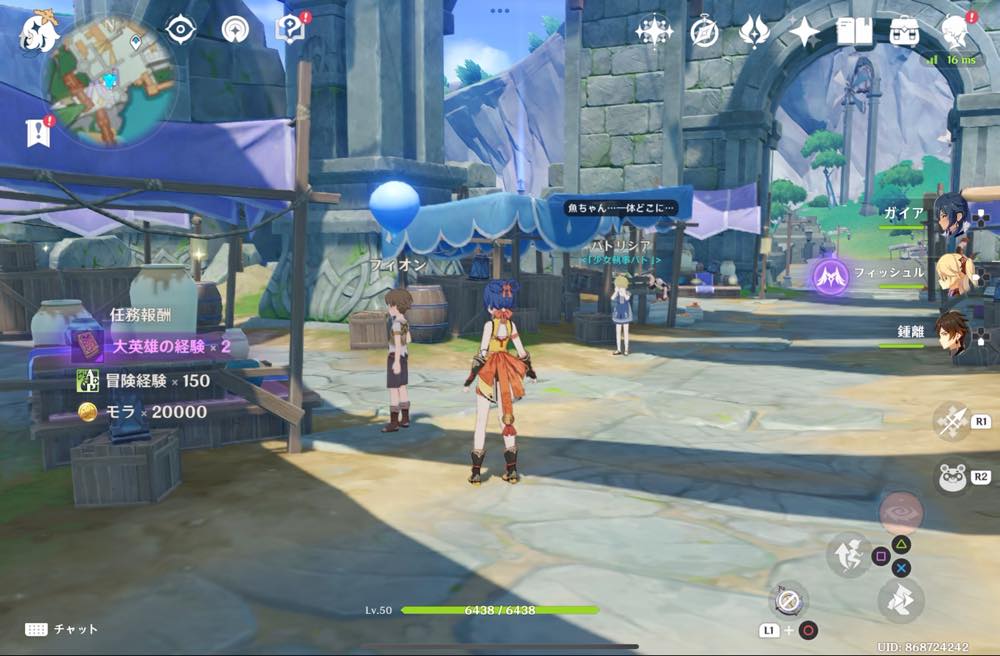Open the question mark tutorial icon

coord(289,29)
